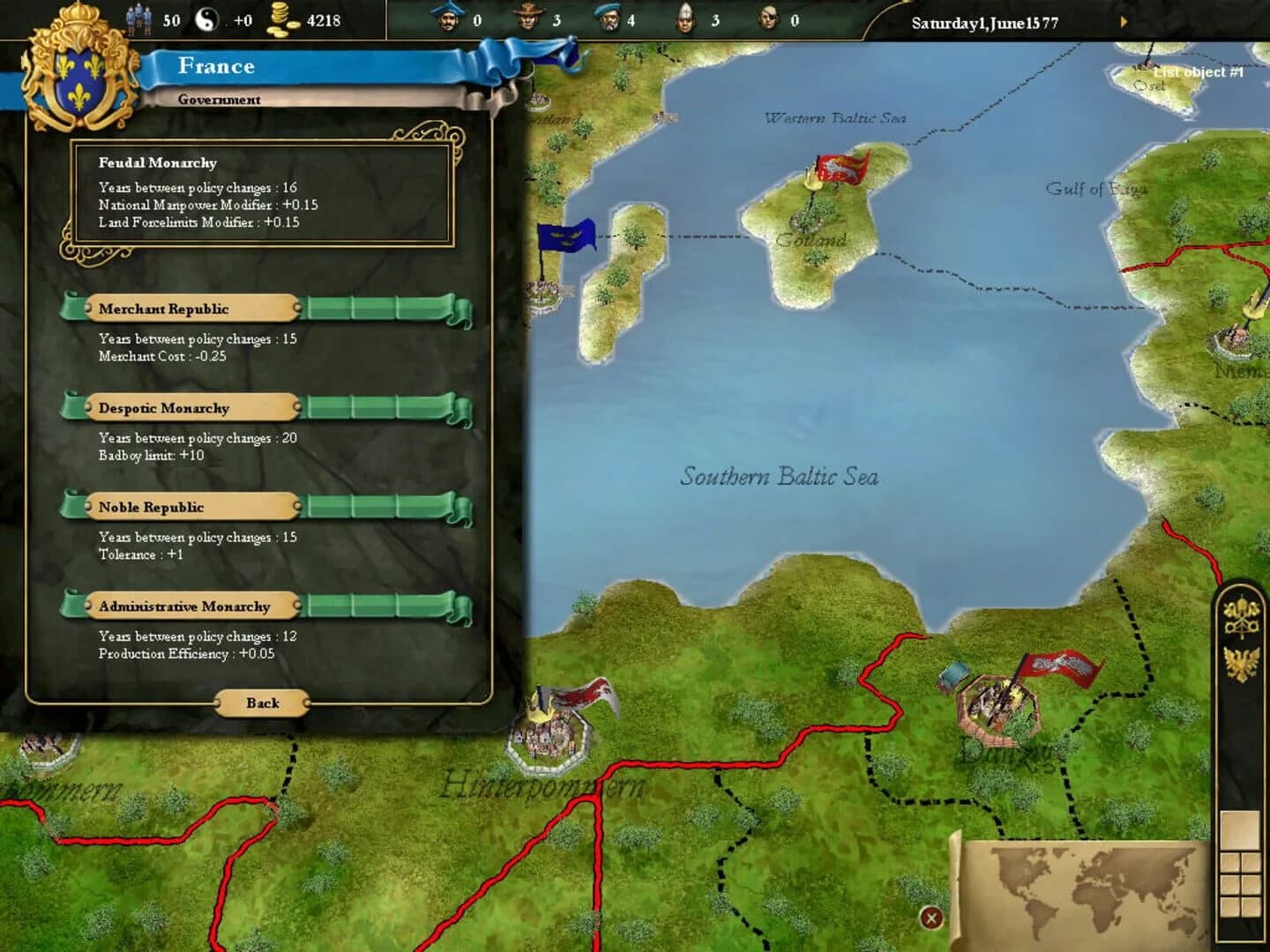The image size is (1270, 952).
Task: Click the date advance arrow
Action: pyautogui.click(x=1124, y=23)
